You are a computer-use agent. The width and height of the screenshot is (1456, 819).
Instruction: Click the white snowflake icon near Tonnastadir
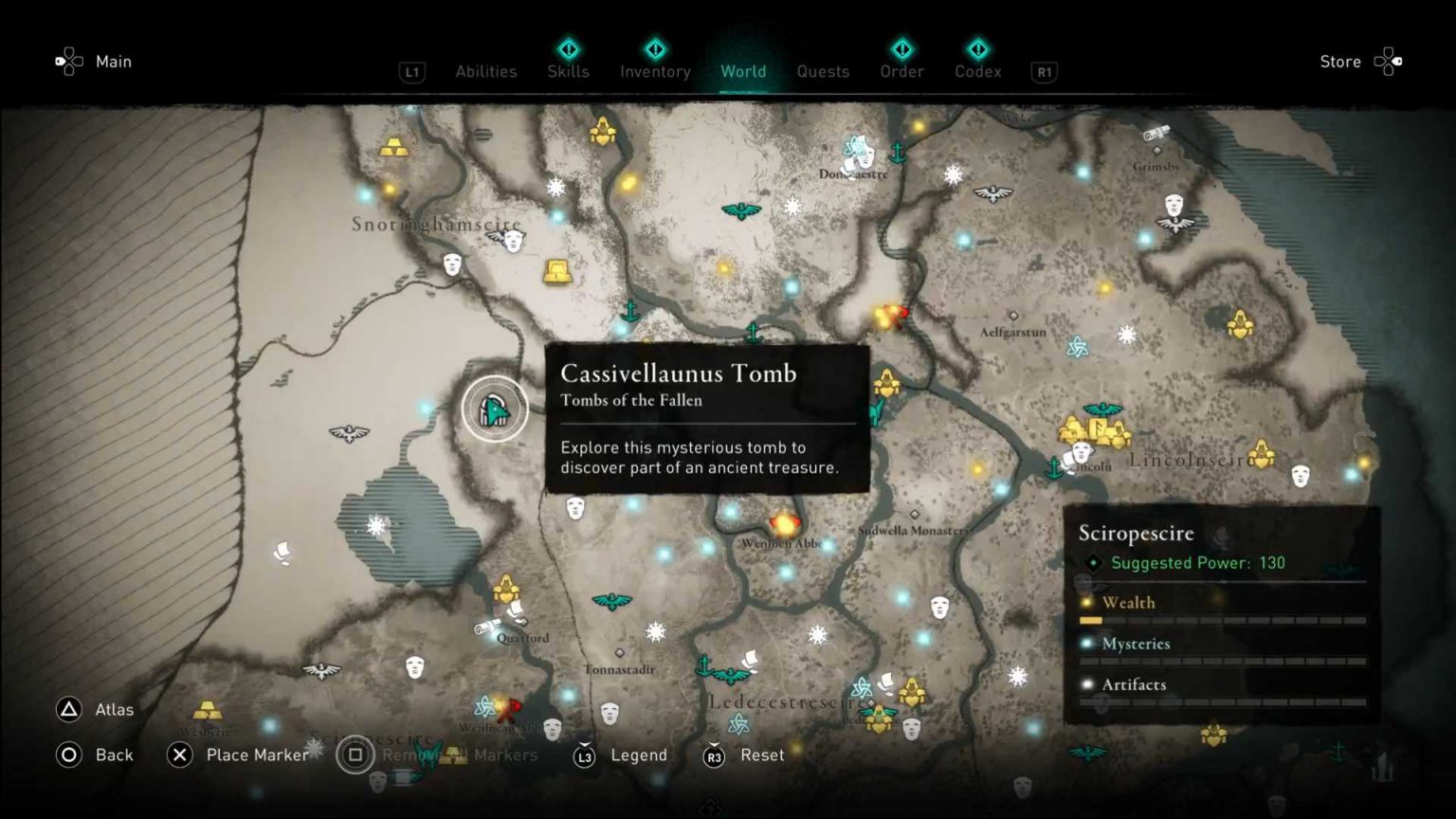pyautogui.click(x=655, y=631)
